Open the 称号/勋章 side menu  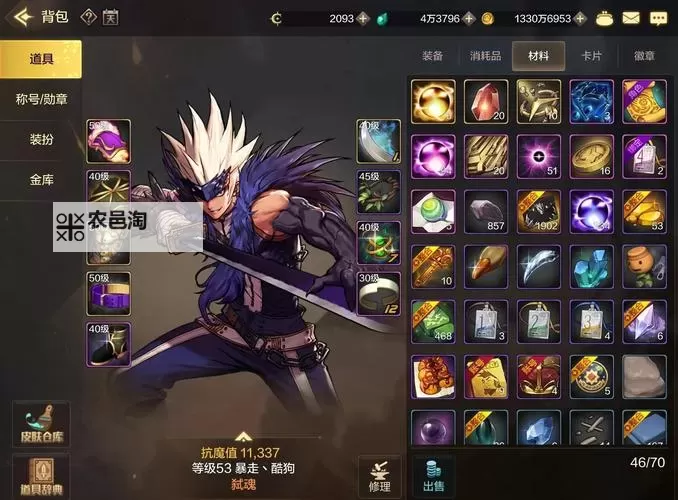[41, 99]
